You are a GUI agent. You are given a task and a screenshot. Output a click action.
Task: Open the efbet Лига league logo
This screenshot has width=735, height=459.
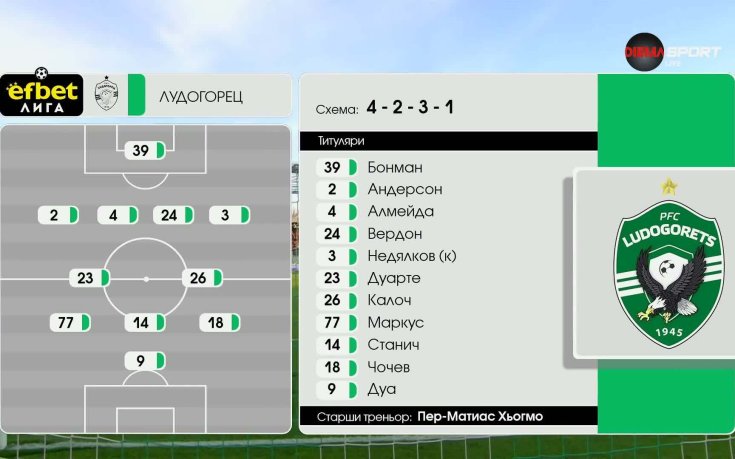point(41,94)
